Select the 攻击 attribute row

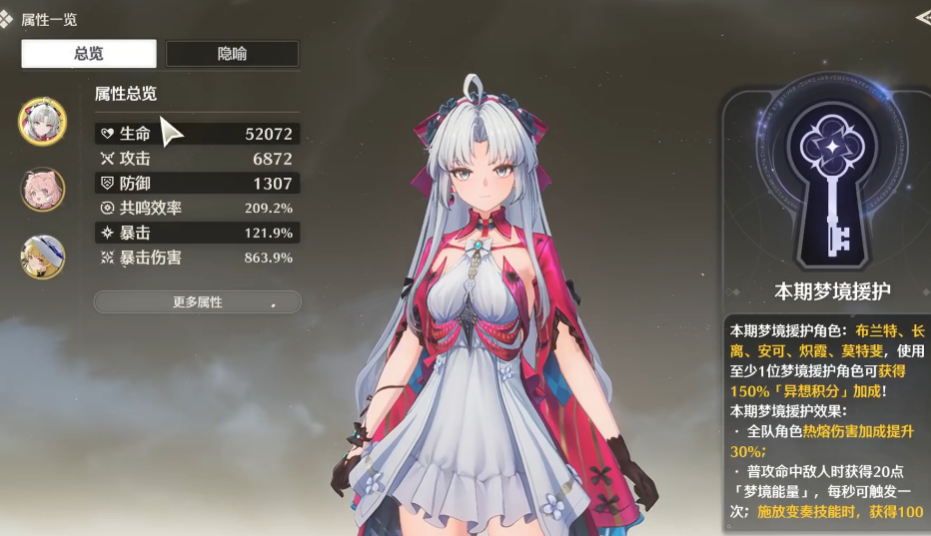click(196, 158)
